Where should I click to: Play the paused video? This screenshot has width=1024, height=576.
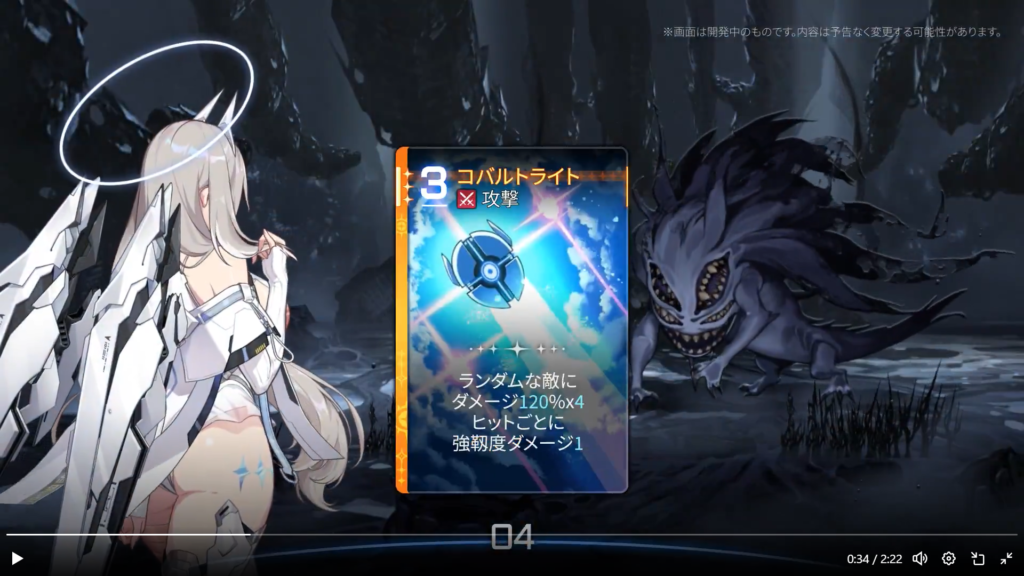(16, 558)
